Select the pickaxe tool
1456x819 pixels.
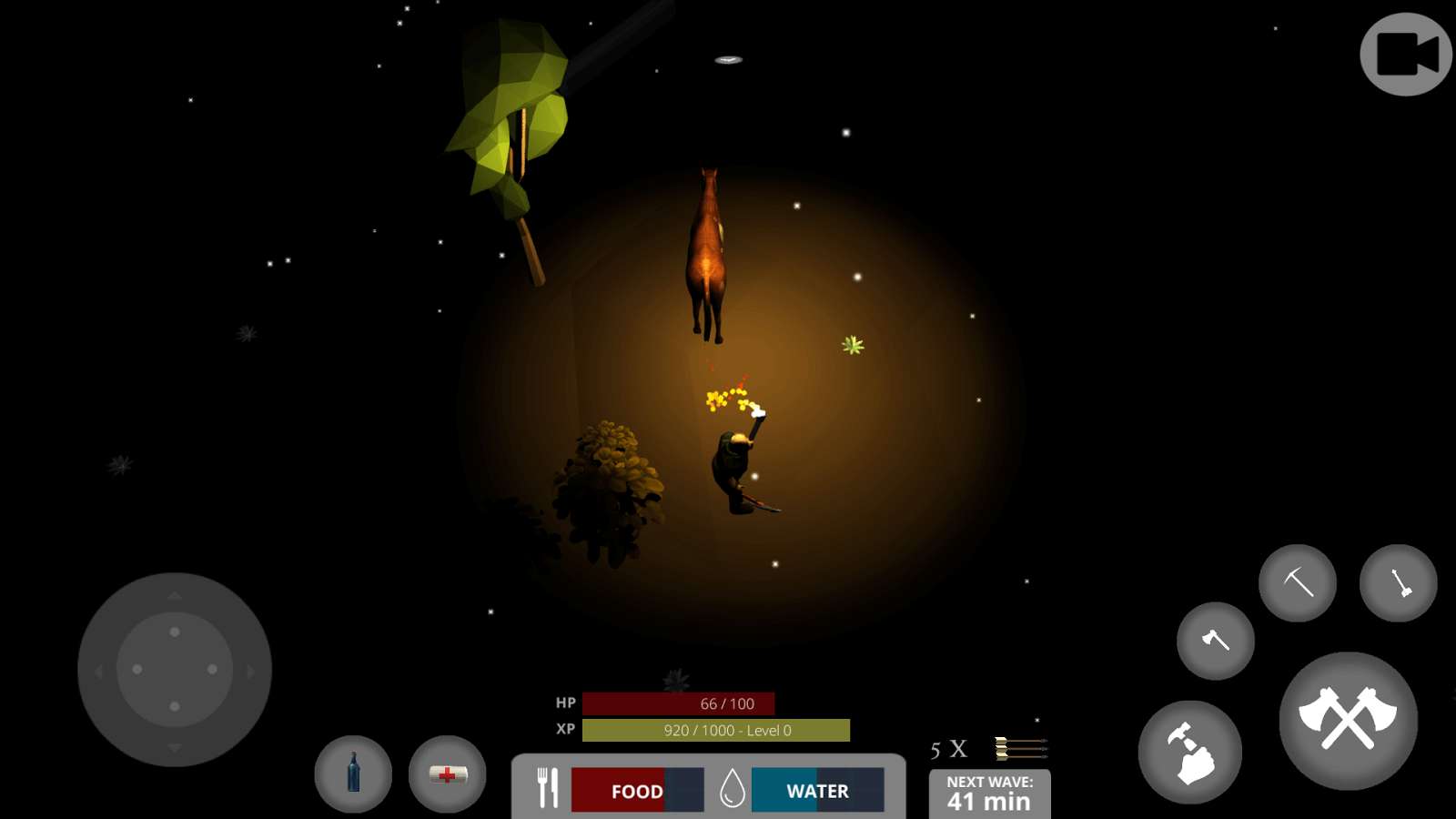coord(1297,582)
